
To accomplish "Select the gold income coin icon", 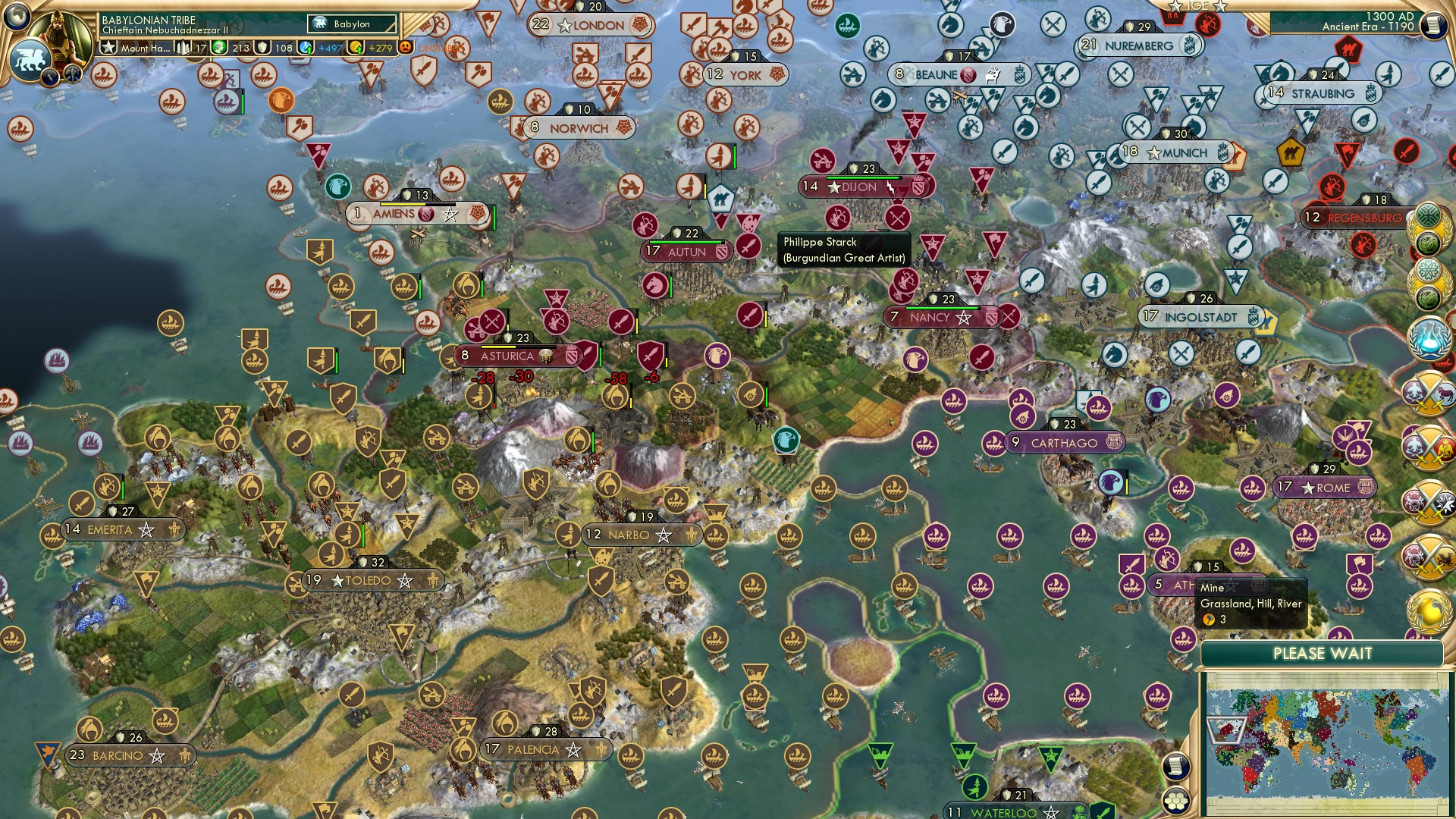I will pos(354,49).
